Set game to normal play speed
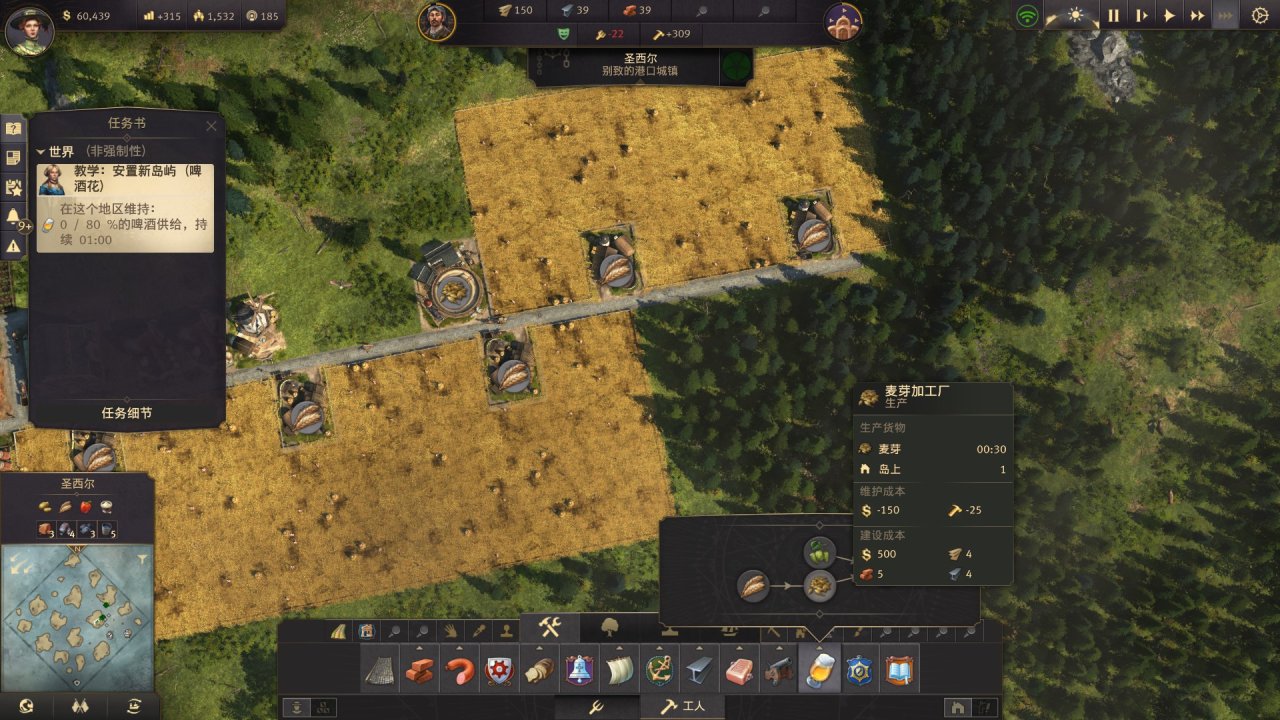Screen dimensions: 1280x720 (x=1168, y=16)
